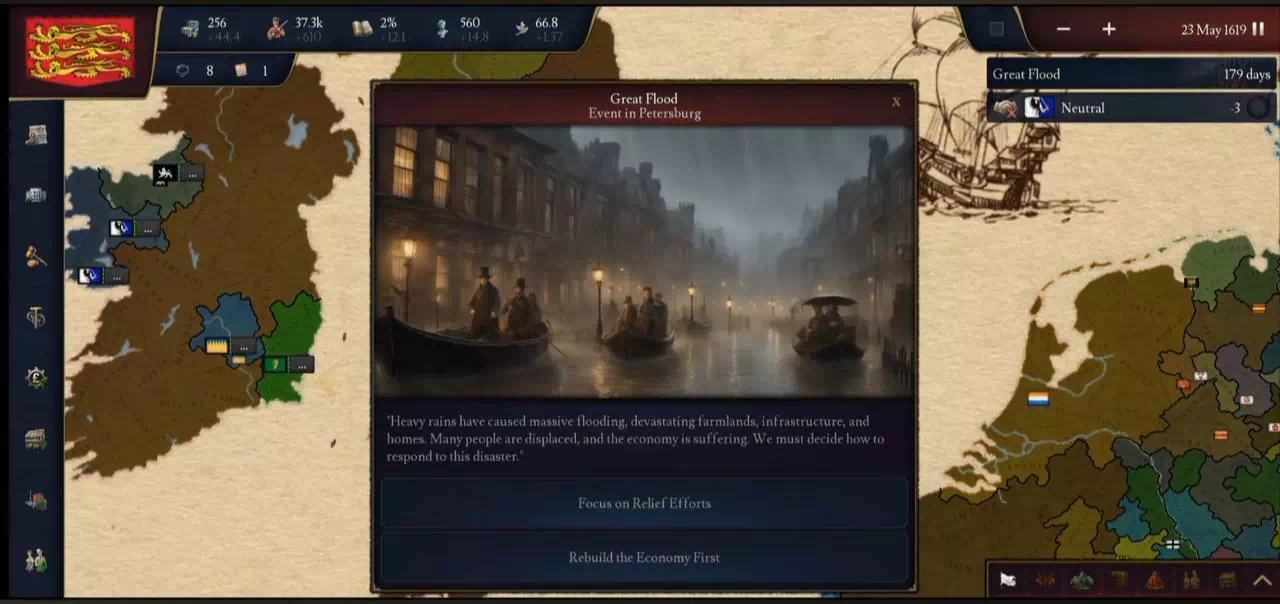The width and height of the screenshot is (1280, 604).
Task: Select the Neutral diplomacy notification row
Action: pyautogui.click(x=1130, y=108)
